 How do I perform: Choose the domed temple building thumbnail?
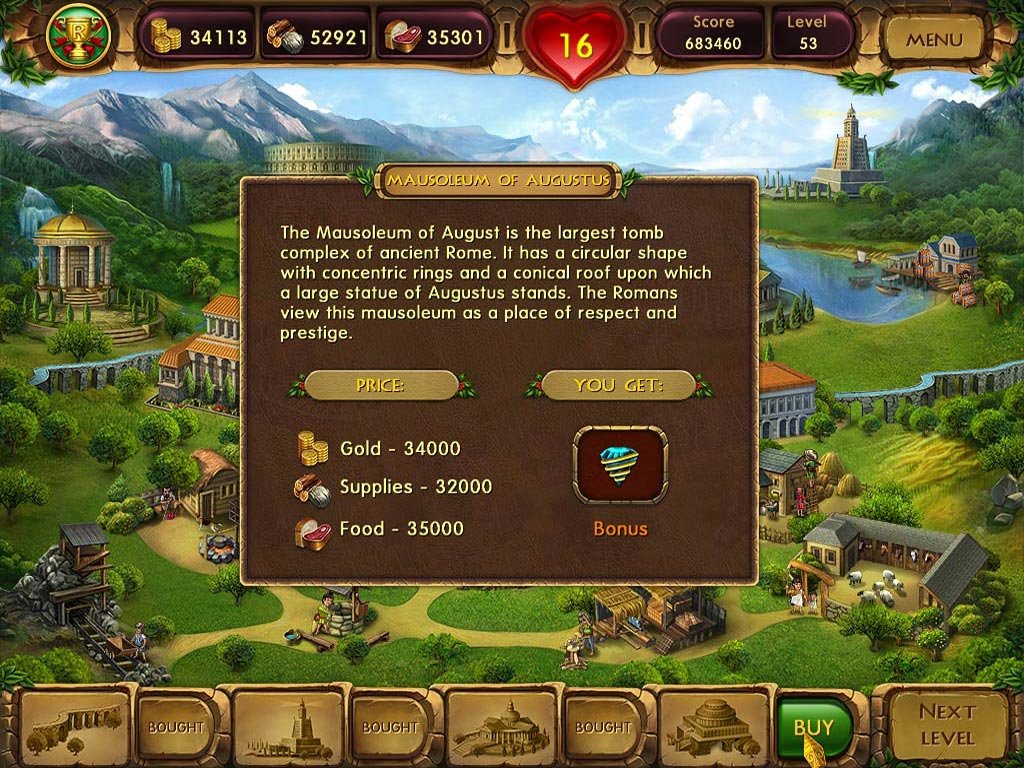[x=500, y=727]
